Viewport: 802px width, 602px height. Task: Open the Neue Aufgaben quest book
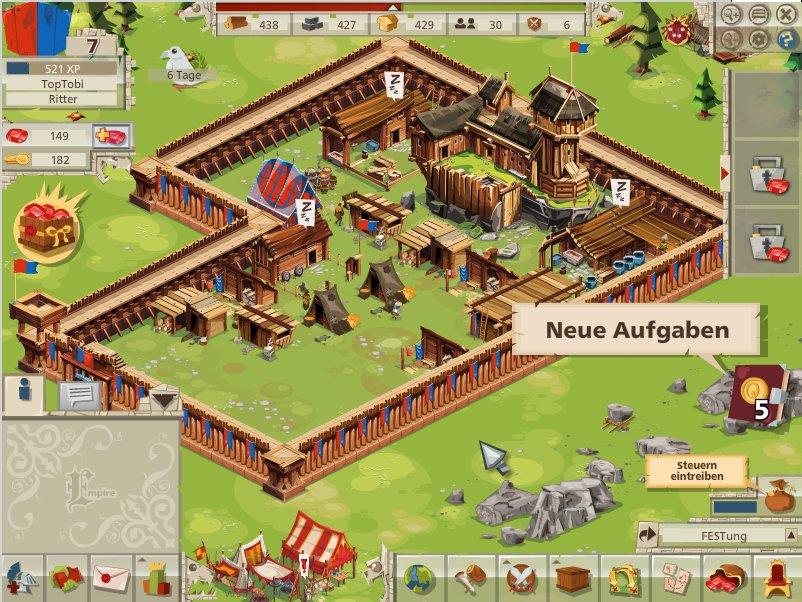(756, 395)
